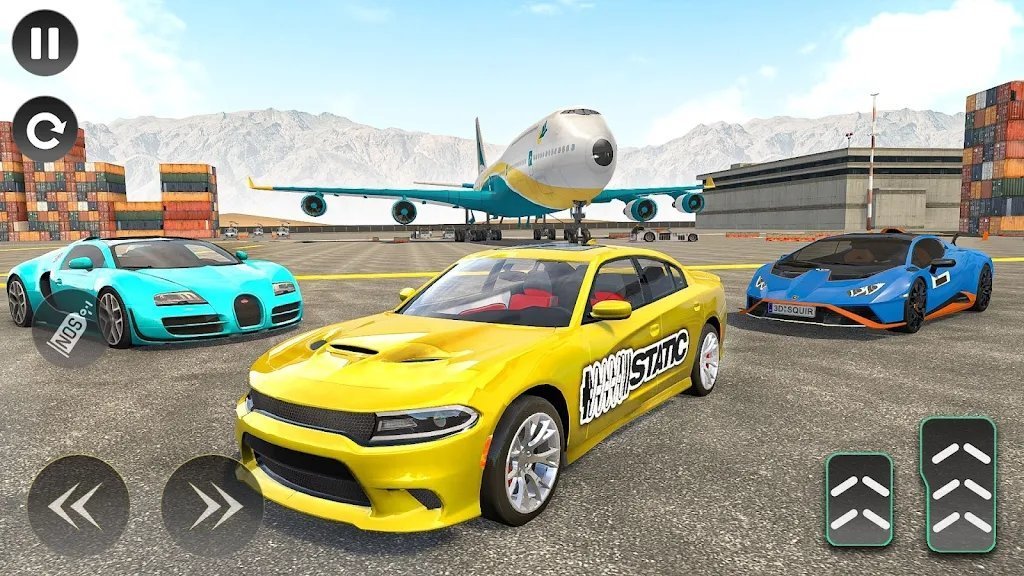Step on the tall accelerator pedal
Image resolution: width=1024 pixels, height=576 pixels.
point(958,485)
